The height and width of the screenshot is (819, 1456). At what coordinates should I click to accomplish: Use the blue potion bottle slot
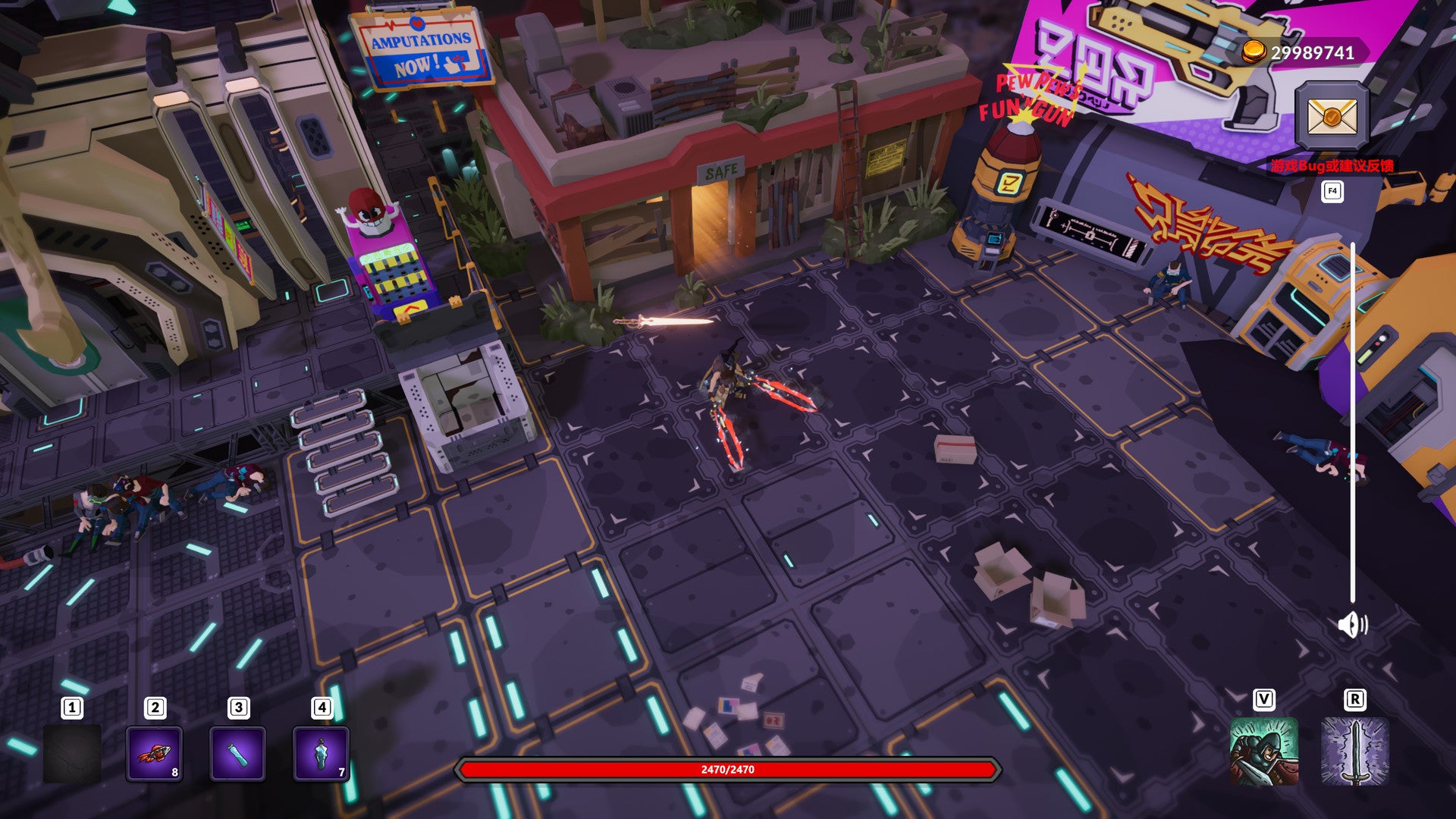[x=321, y=753]
